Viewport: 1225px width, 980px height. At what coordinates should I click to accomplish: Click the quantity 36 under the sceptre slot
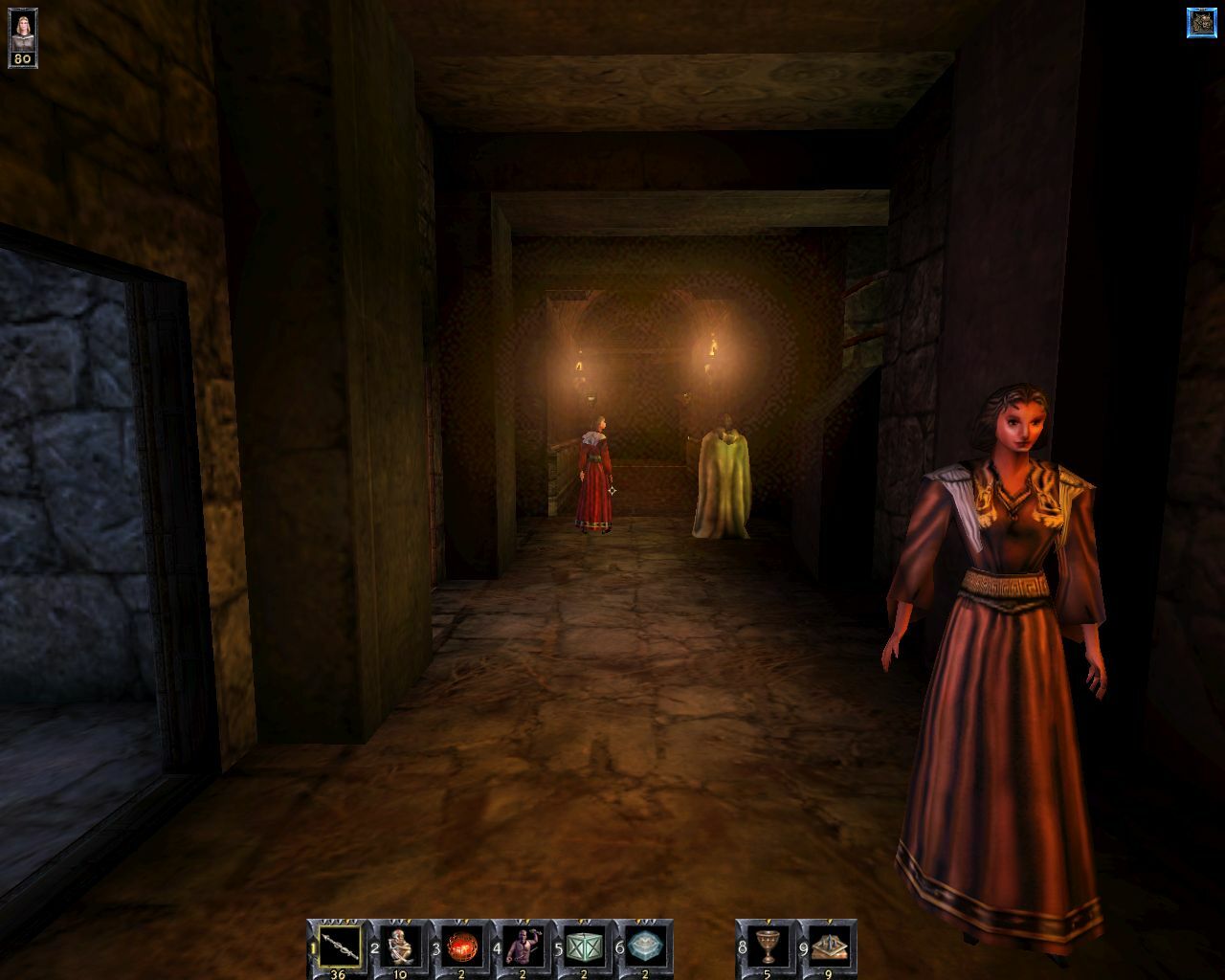point(337,971)
